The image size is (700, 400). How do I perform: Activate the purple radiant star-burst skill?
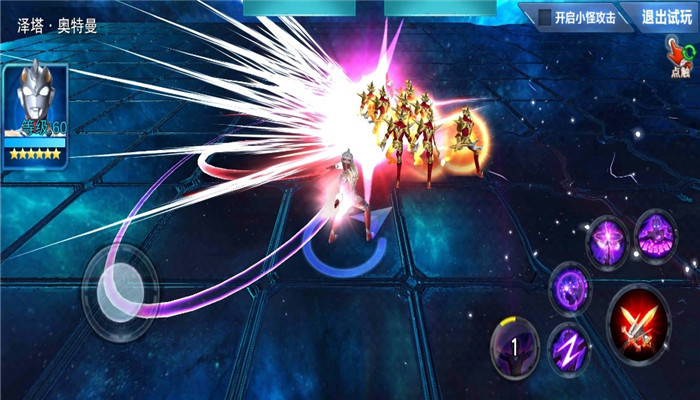coord(608,242)
